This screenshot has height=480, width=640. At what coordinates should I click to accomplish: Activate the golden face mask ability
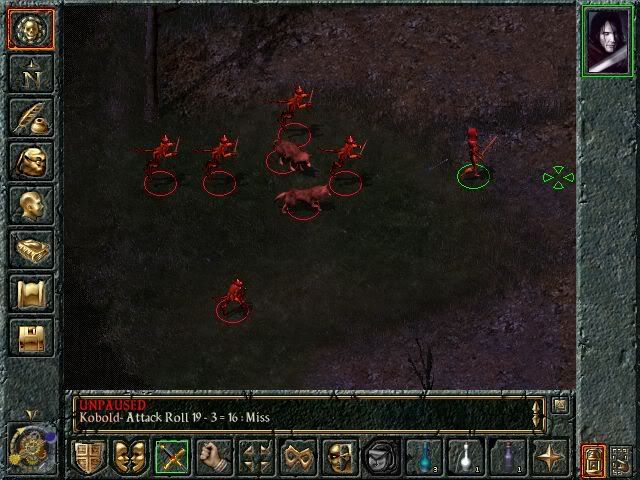pos(340,458)
